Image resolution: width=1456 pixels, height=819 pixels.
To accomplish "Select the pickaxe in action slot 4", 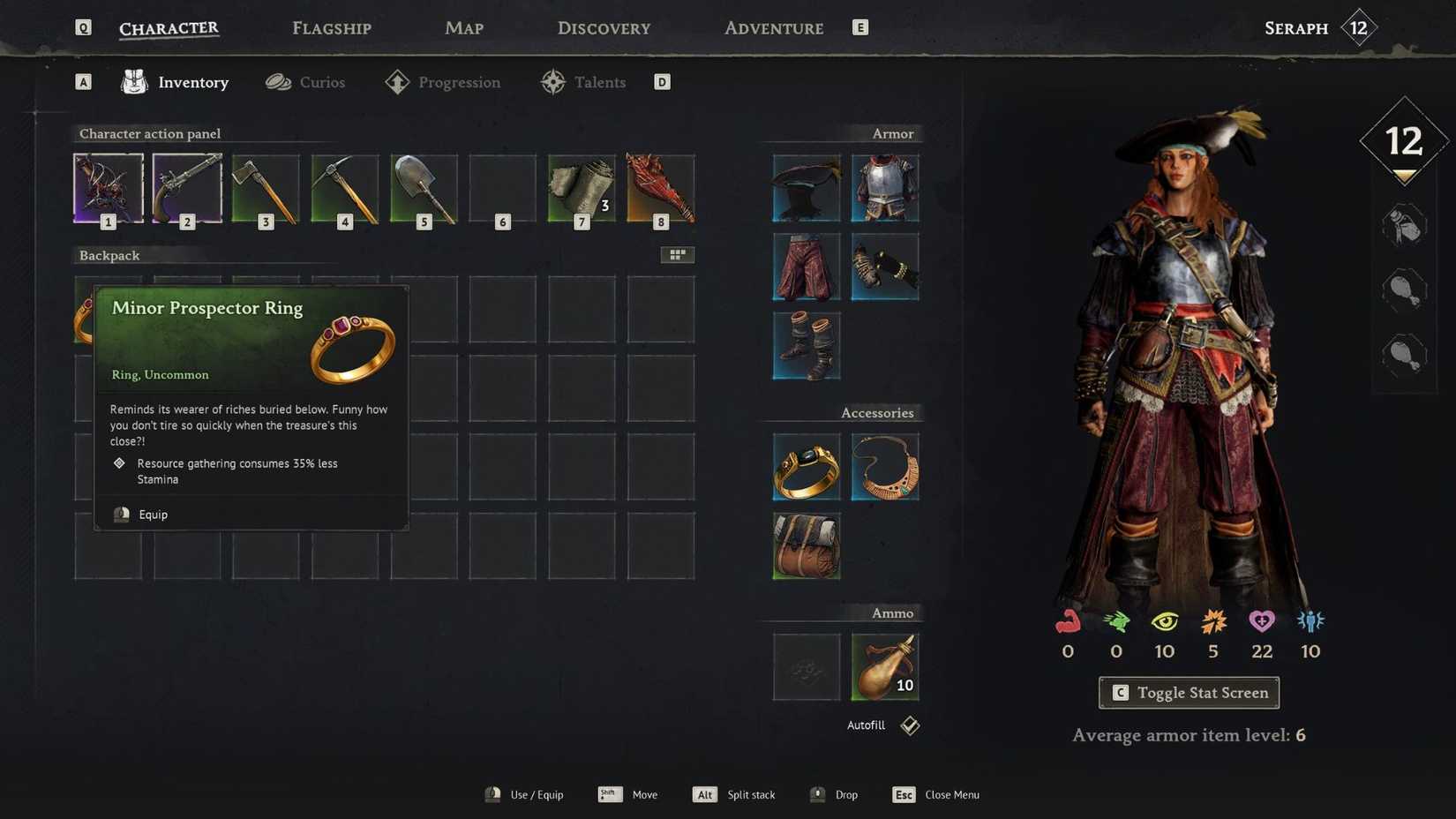I will coord(344,188).
